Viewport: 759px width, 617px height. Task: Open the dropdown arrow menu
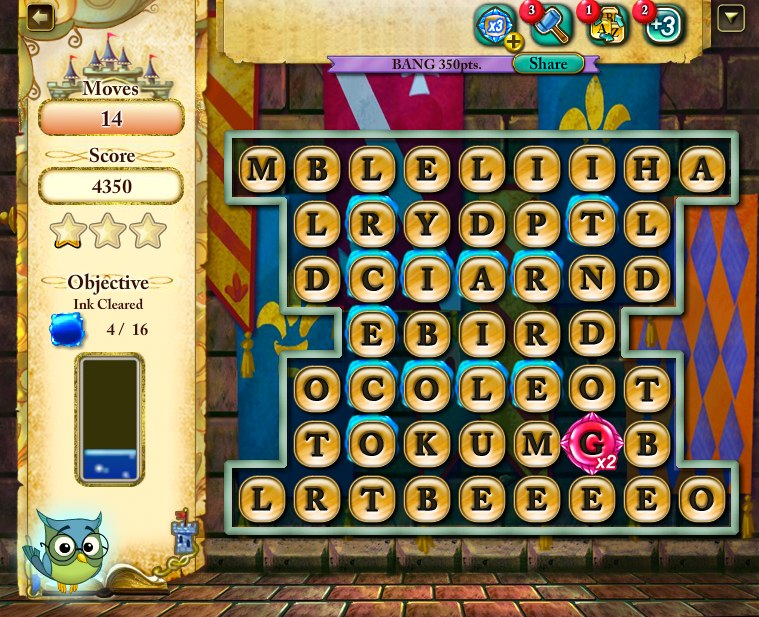pos(731,18)
